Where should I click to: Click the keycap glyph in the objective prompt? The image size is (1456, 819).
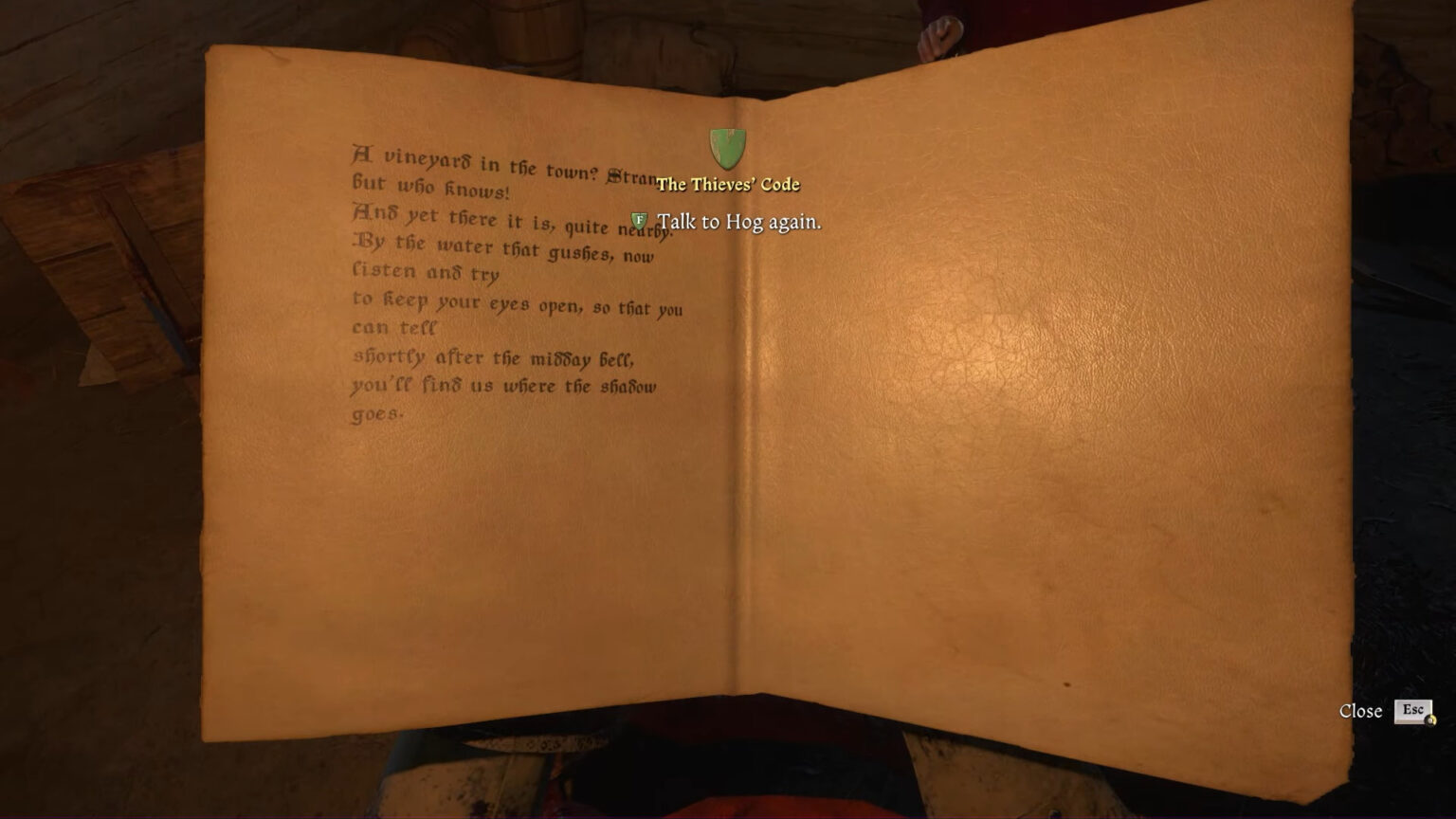click(639, 219)
